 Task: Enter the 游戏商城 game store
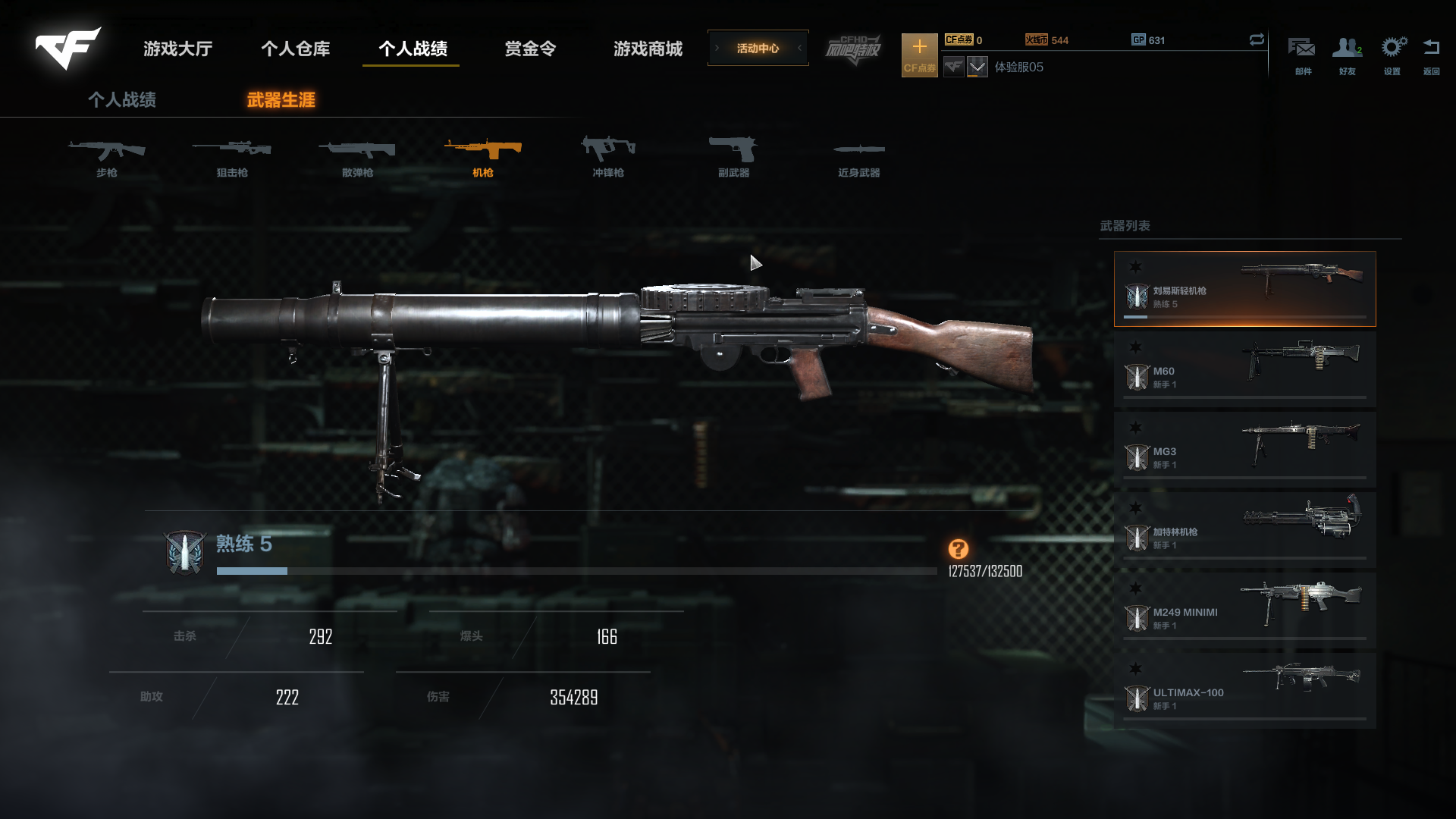click(x=648, y=49)
